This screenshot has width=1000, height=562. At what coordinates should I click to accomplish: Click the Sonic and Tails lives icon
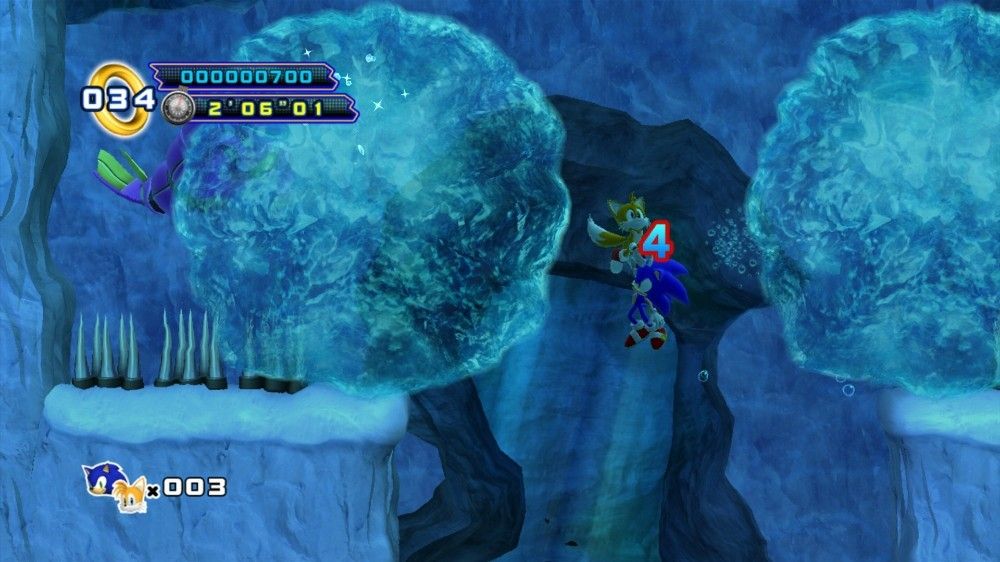coord(117,486)
